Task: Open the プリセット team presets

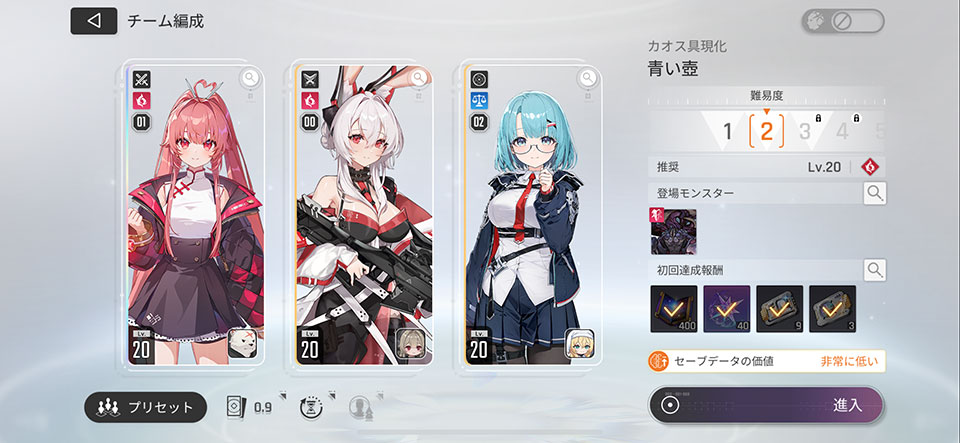Action: tap(147, 407)
